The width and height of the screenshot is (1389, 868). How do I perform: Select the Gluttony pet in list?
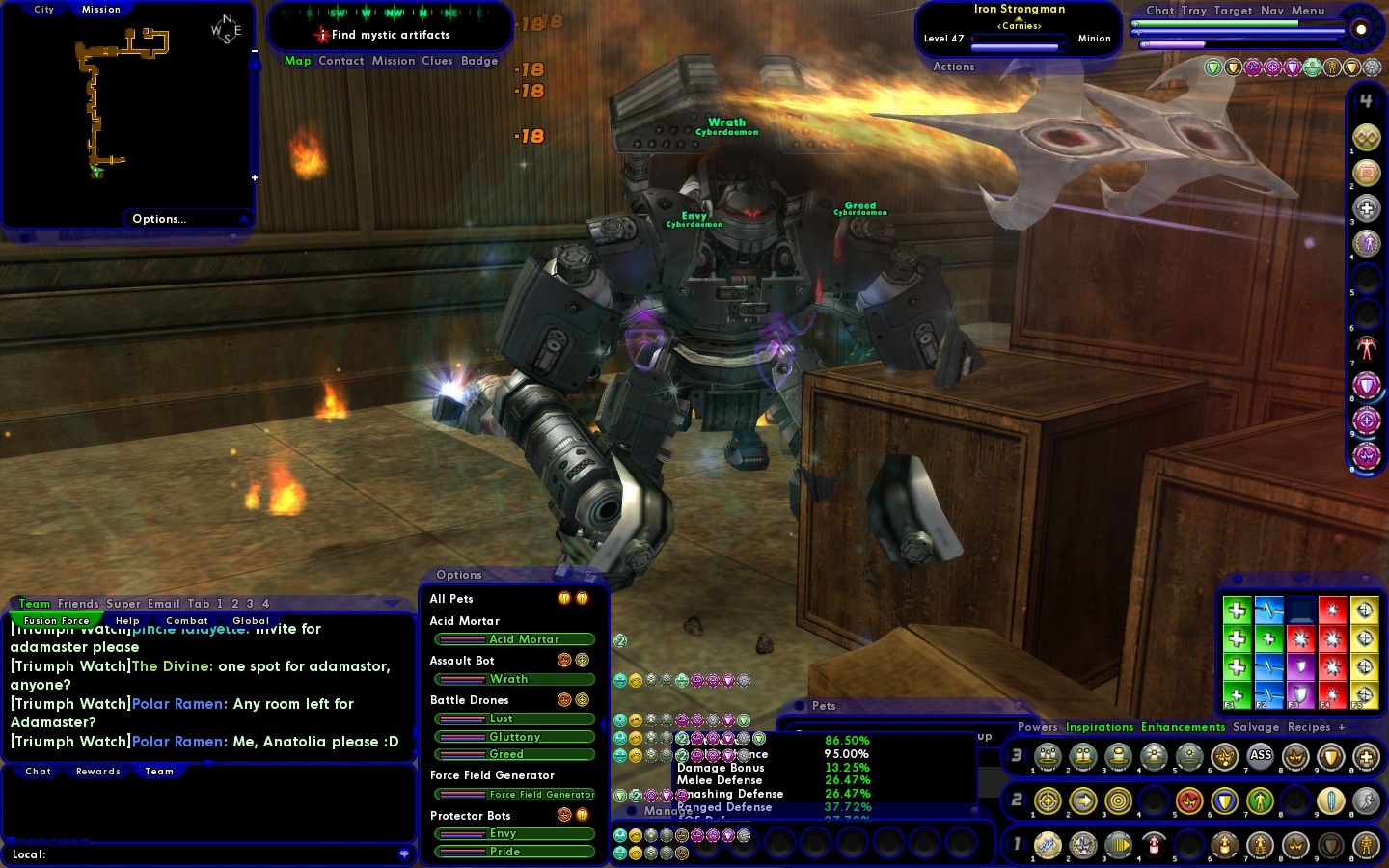coord(514,737)
